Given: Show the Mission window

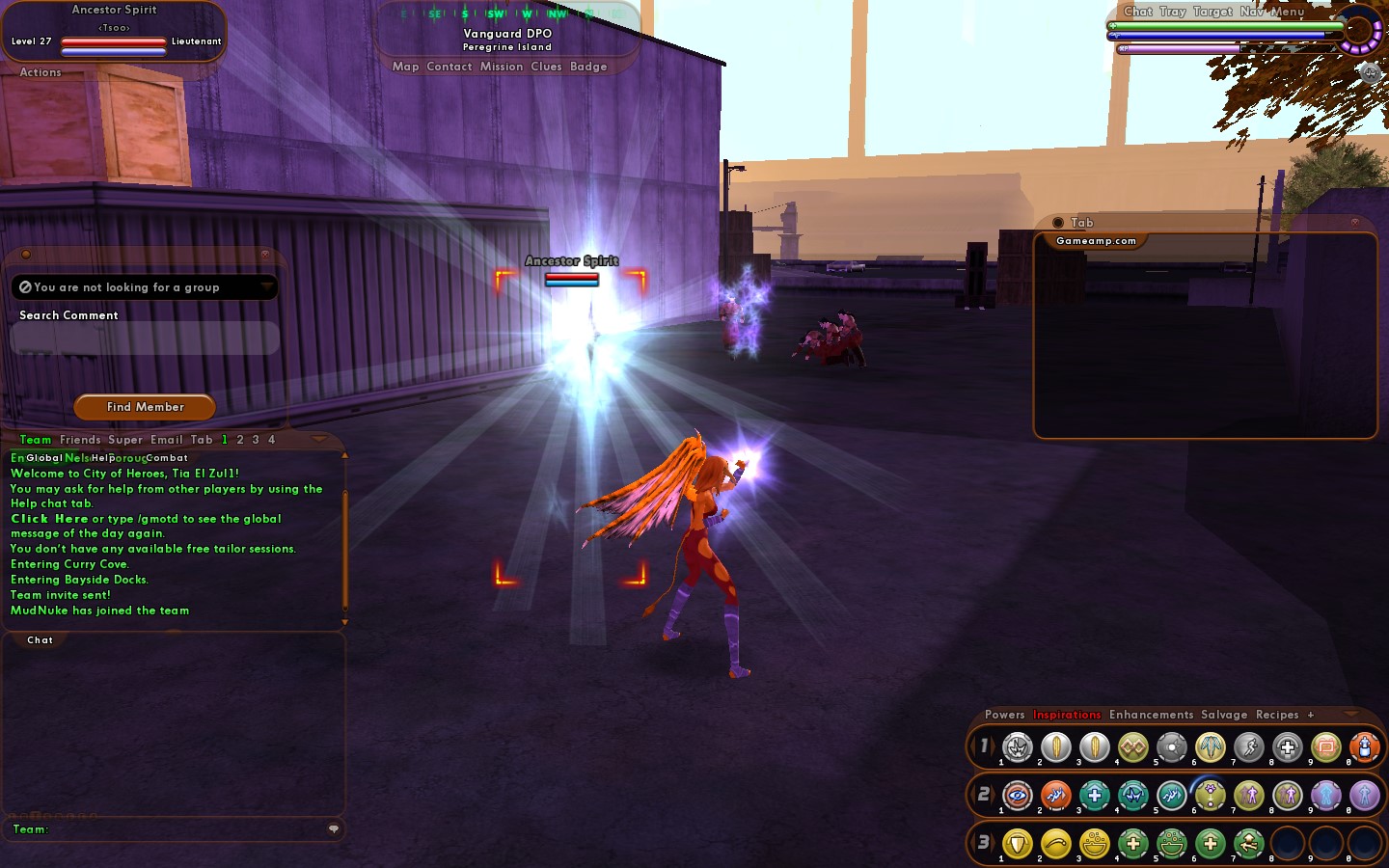Looking at the screenshot, I should 502,67.
